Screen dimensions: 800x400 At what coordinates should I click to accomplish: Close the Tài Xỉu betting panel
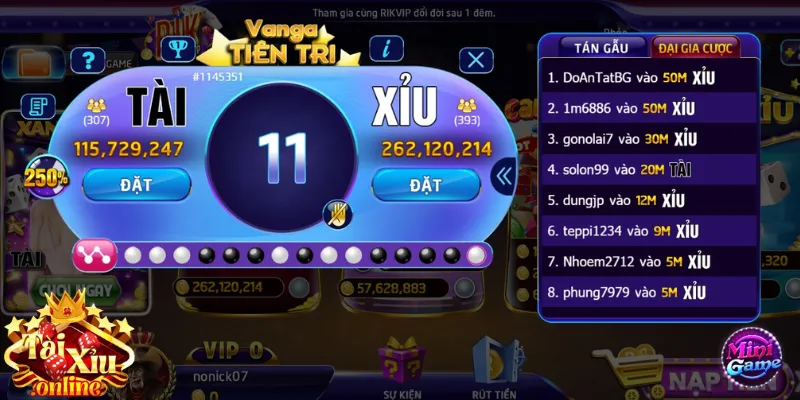[x=476, y=60]
